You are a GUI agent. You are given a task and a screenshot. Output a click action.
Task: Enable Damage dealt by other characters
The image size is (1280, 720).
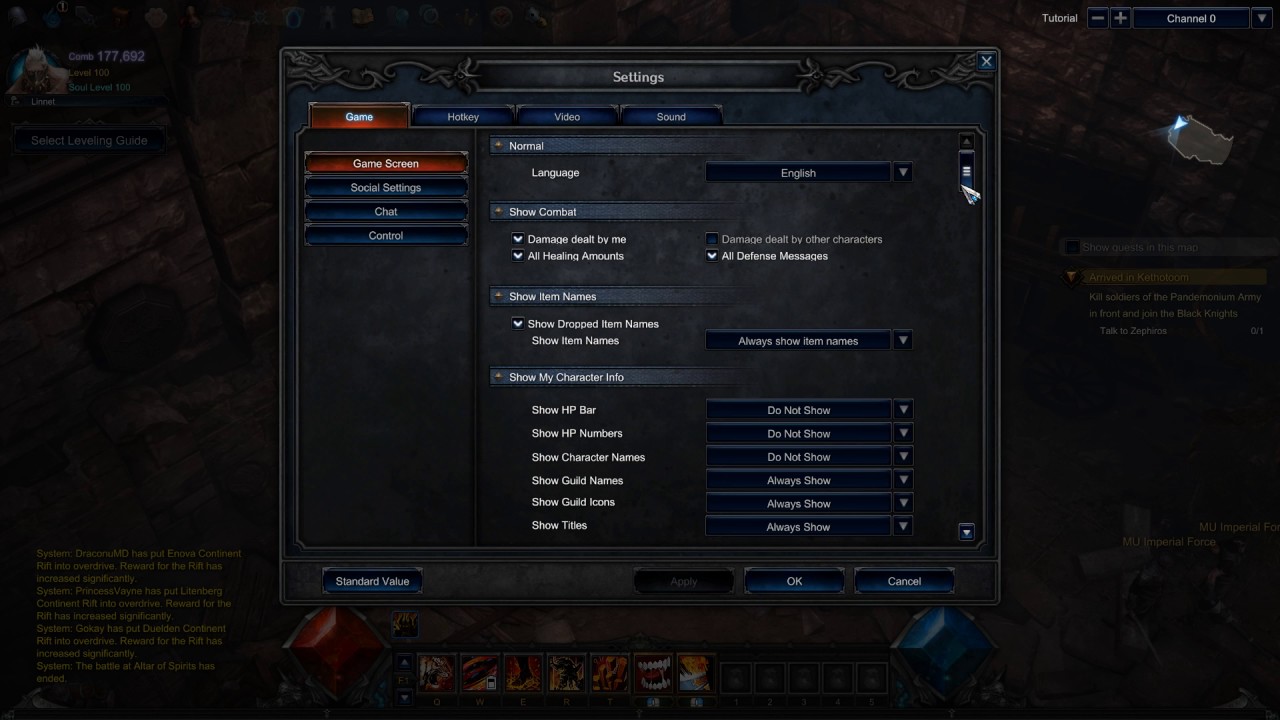point(711,239)
